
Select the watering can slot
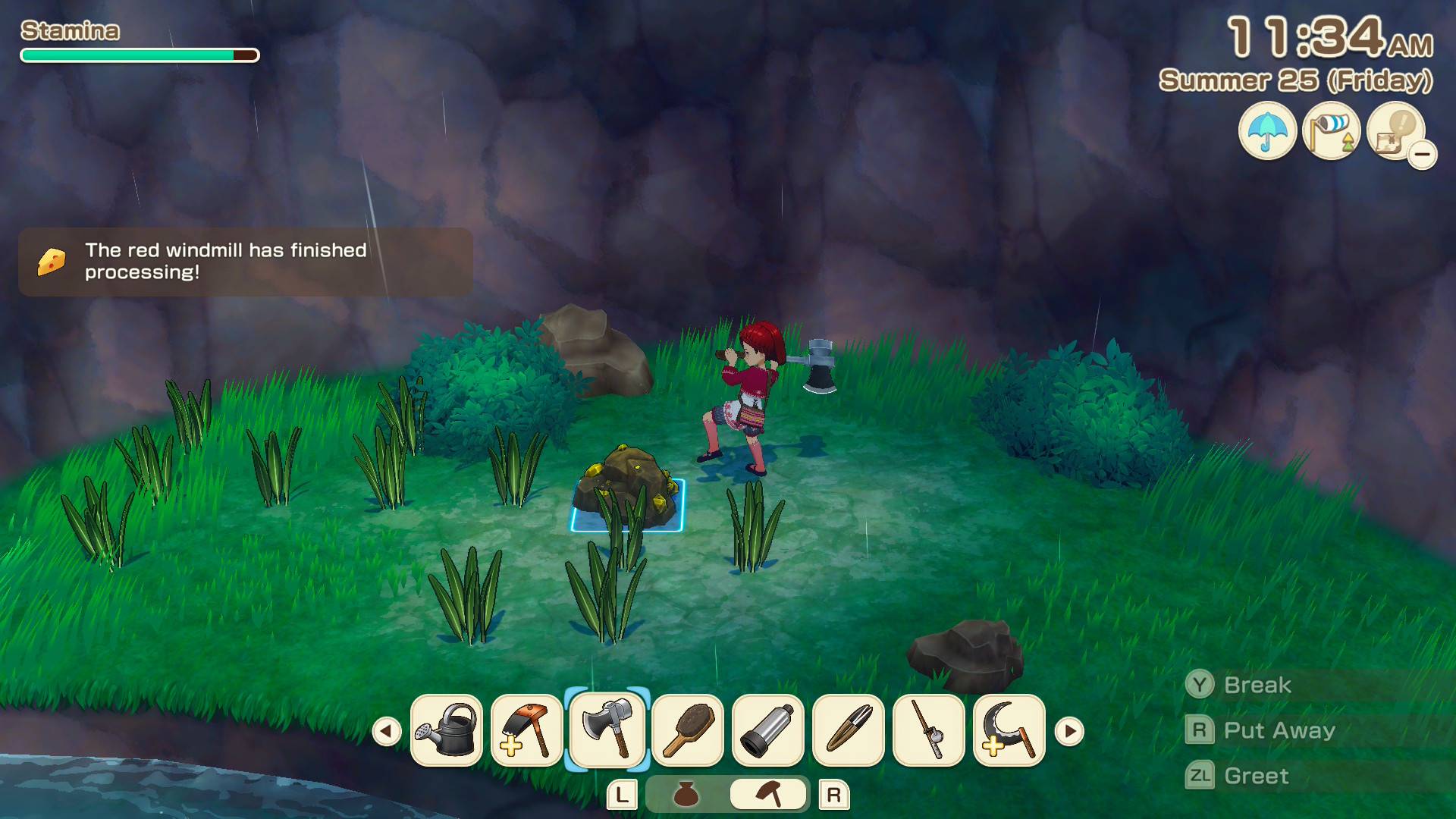tap(447, 730)
